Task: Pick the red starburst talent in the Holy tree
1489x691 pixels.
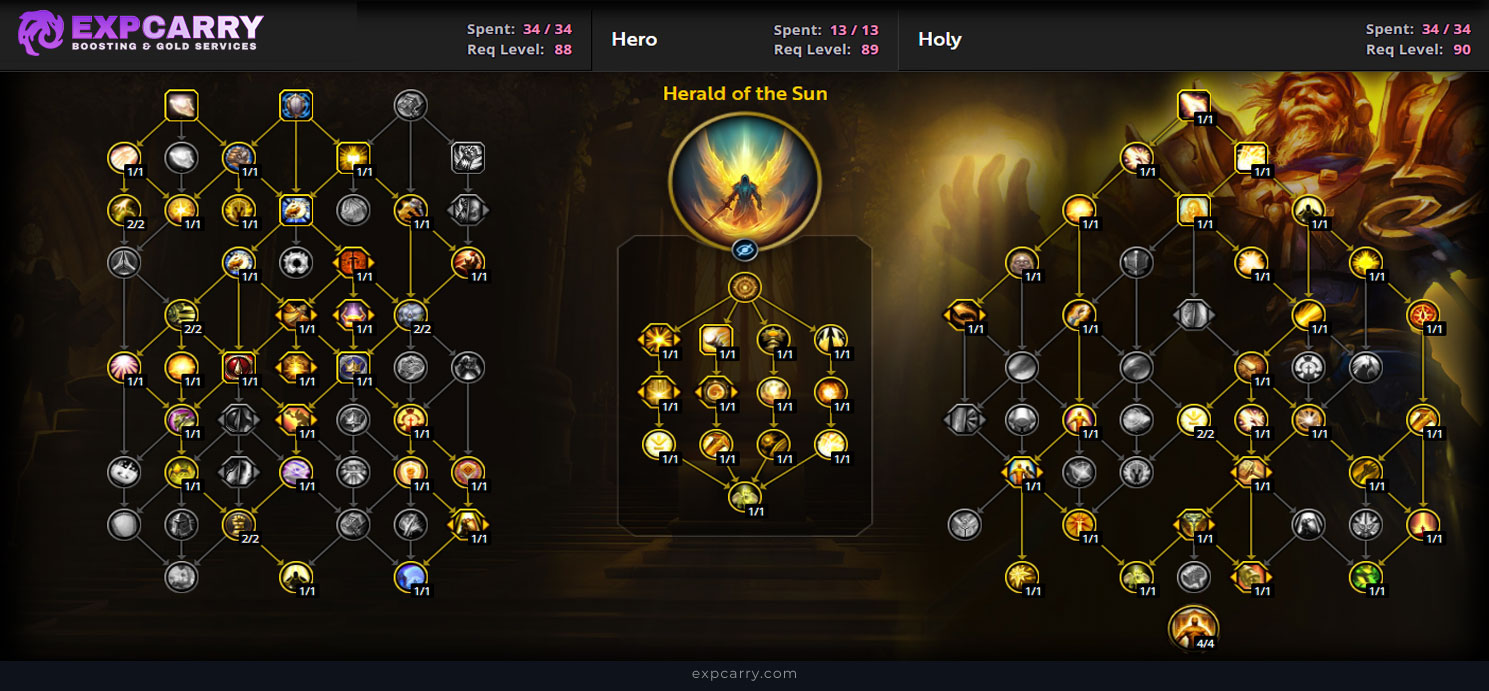Action: pos(1423,314)
